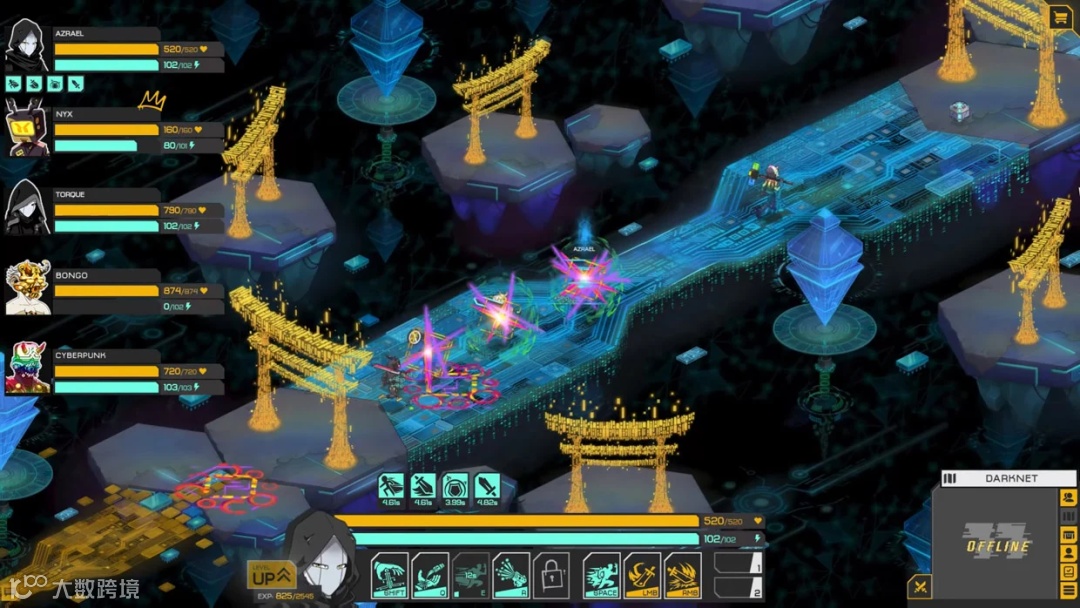
Task: Open the shop cart icon
Action: click(x=1059, y=17)
